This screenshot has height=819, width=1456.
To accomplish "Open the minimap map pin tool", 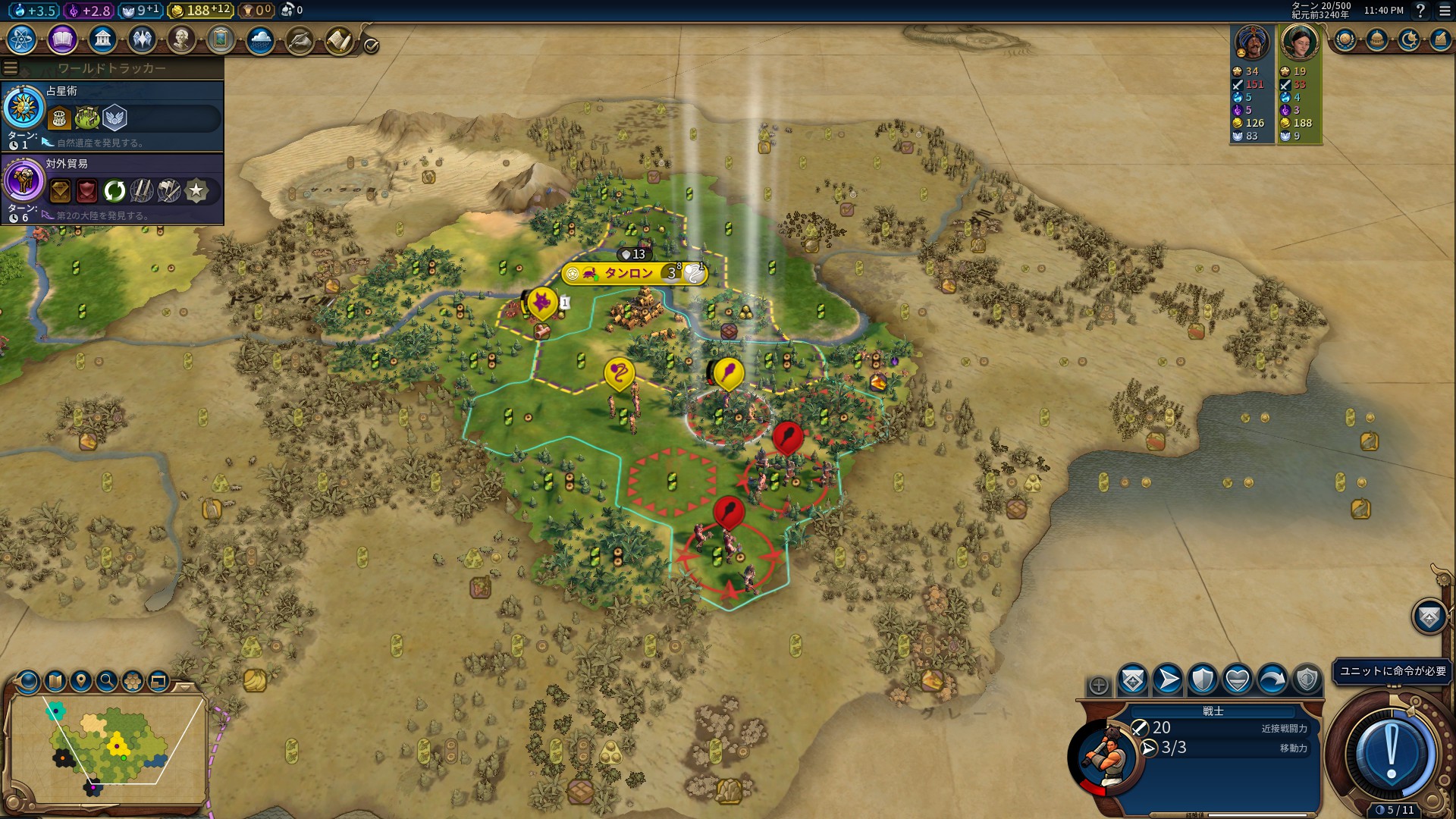I will [81, 681].
